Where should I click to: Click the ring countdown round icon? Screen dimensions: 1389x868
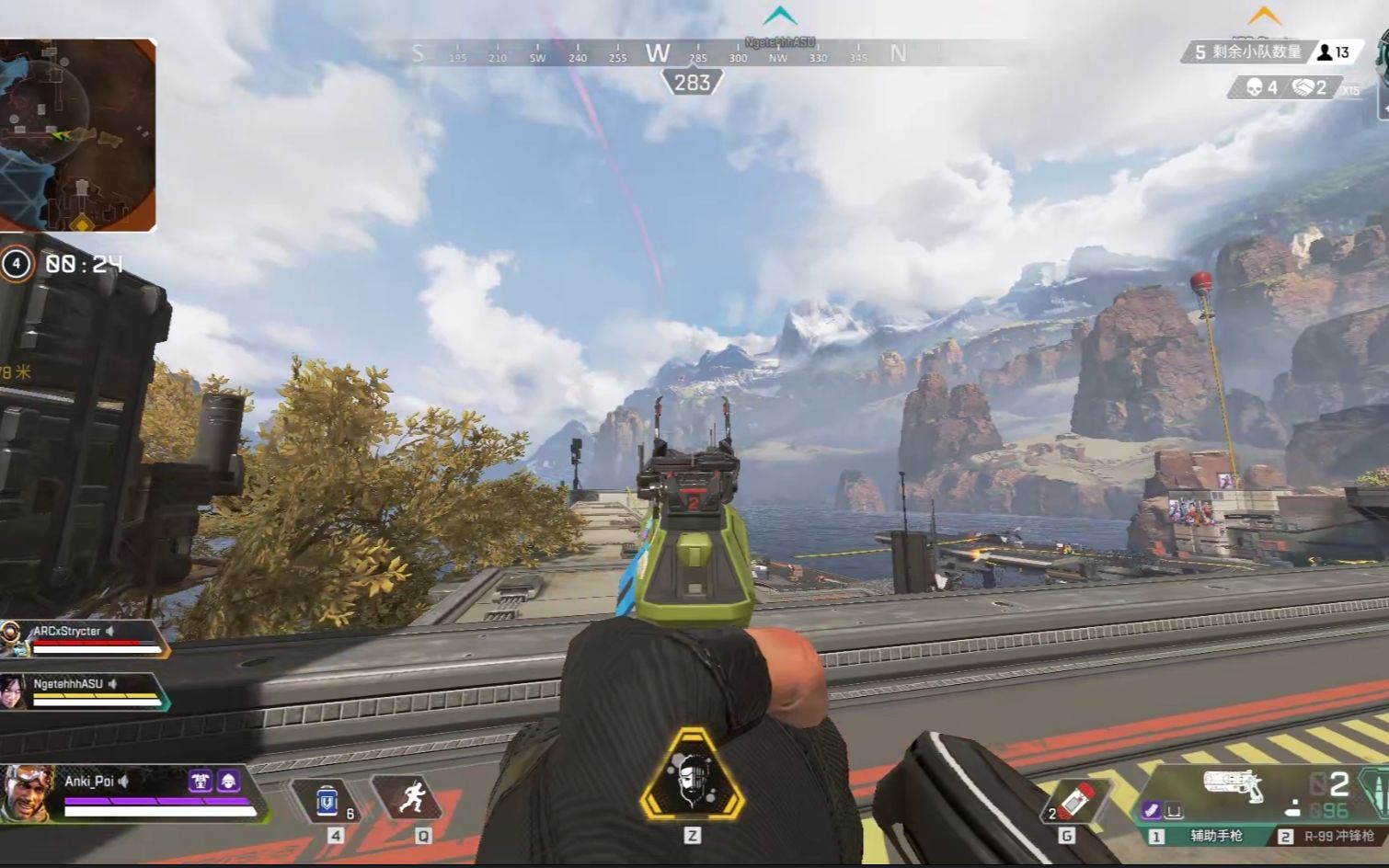coord(16,264)
